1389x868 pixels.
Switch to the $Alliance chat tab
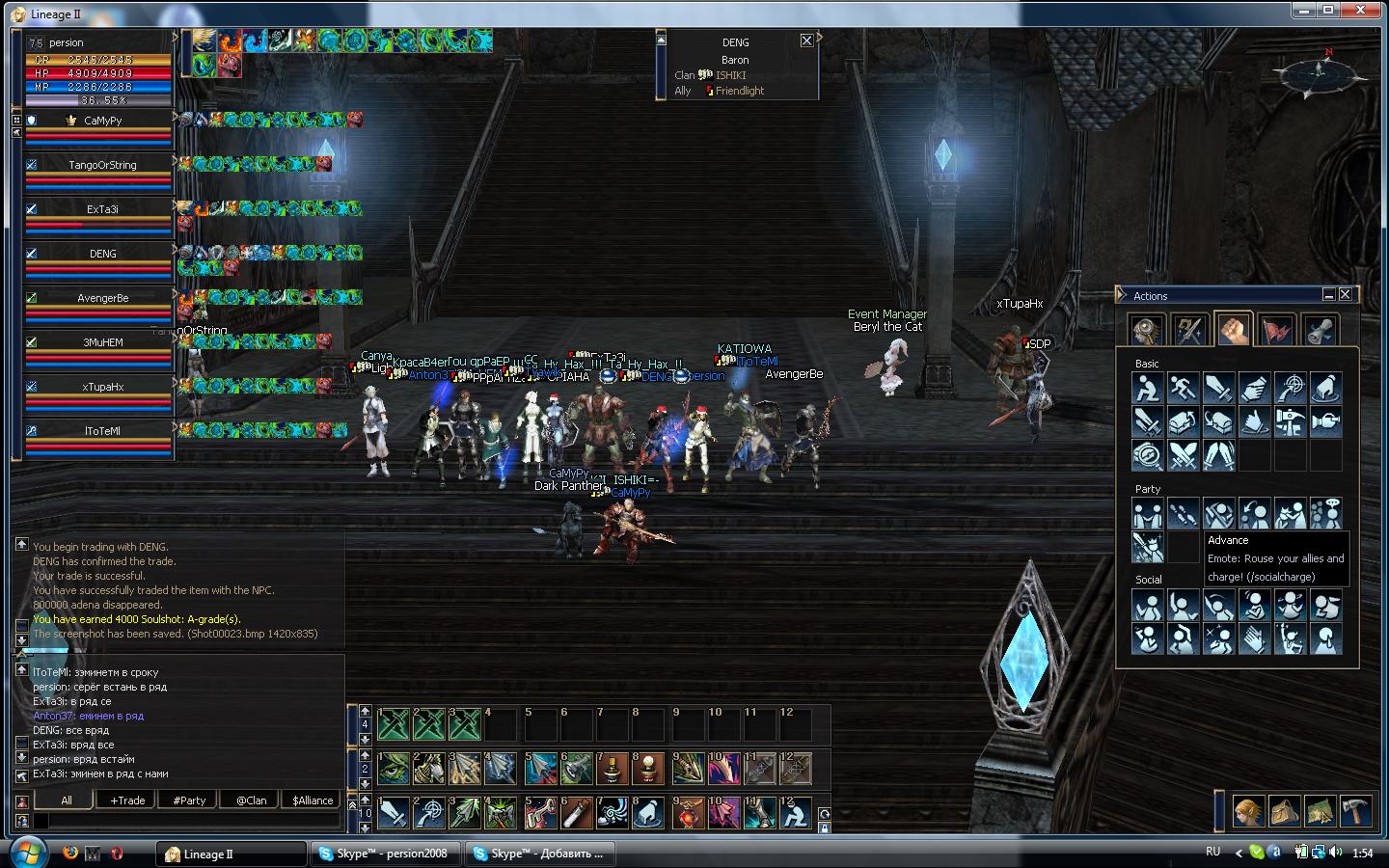point(313,800)
